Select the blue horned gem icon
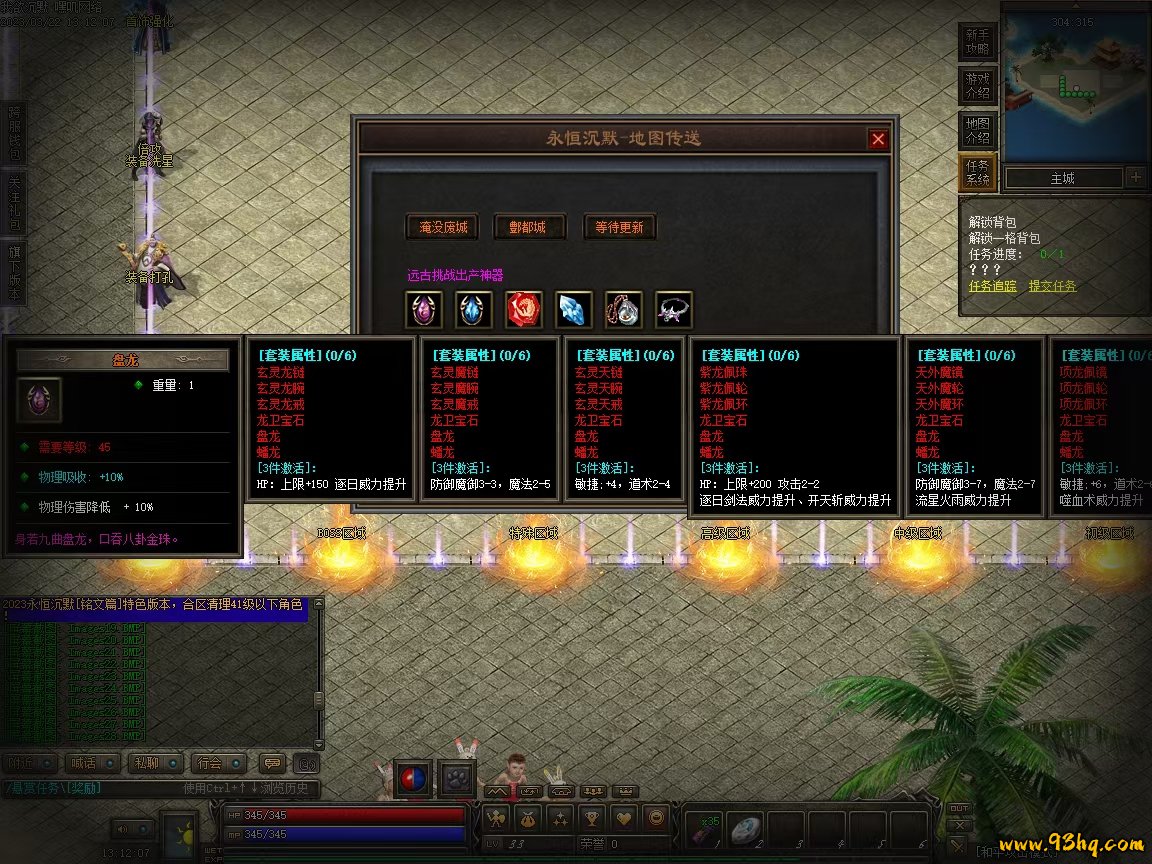This screenshot has width=1152, height=864. tap(474, 310)
